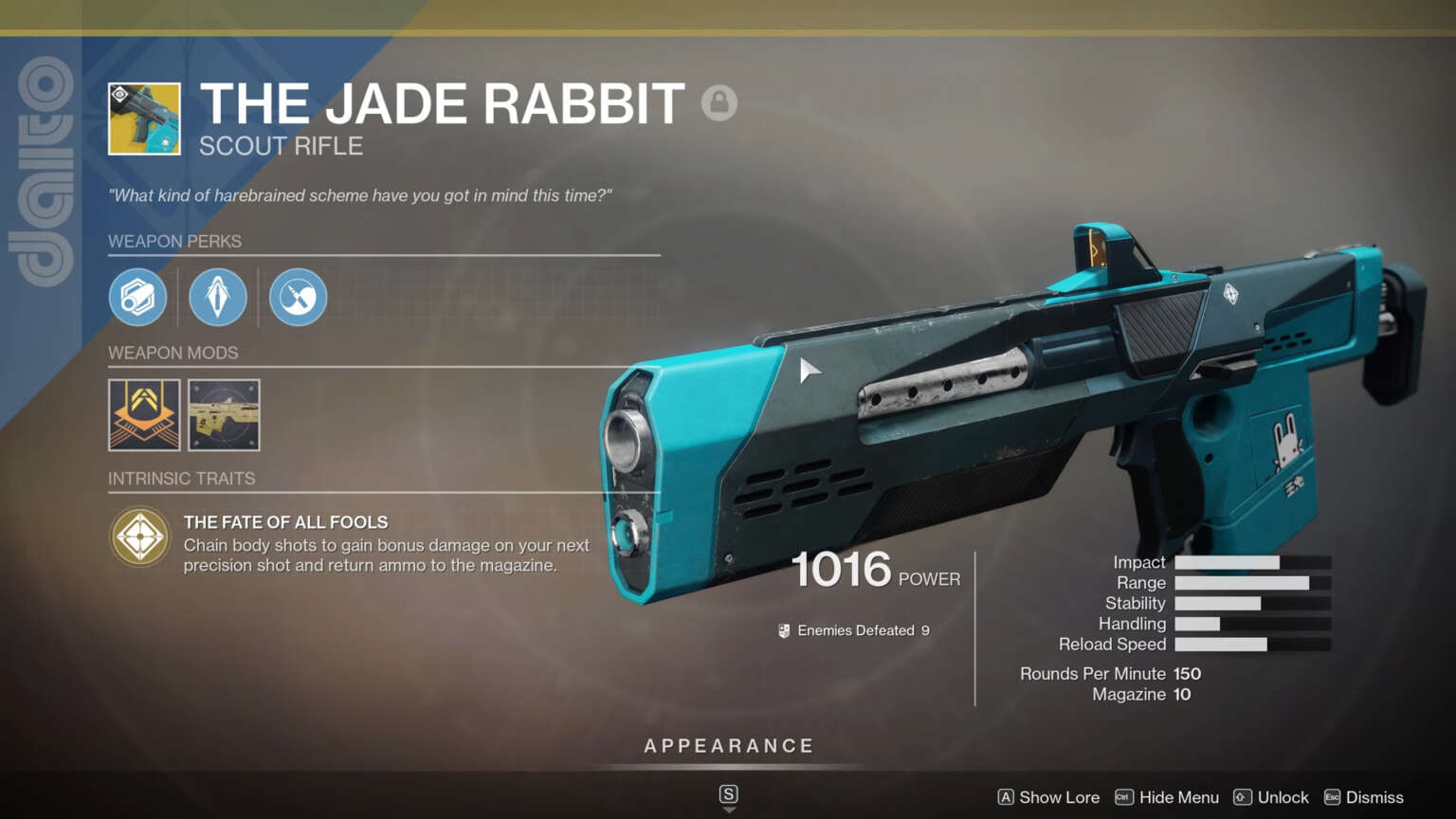Dismiss the weapon details

pyautogui.click(x=1374, y=797)
